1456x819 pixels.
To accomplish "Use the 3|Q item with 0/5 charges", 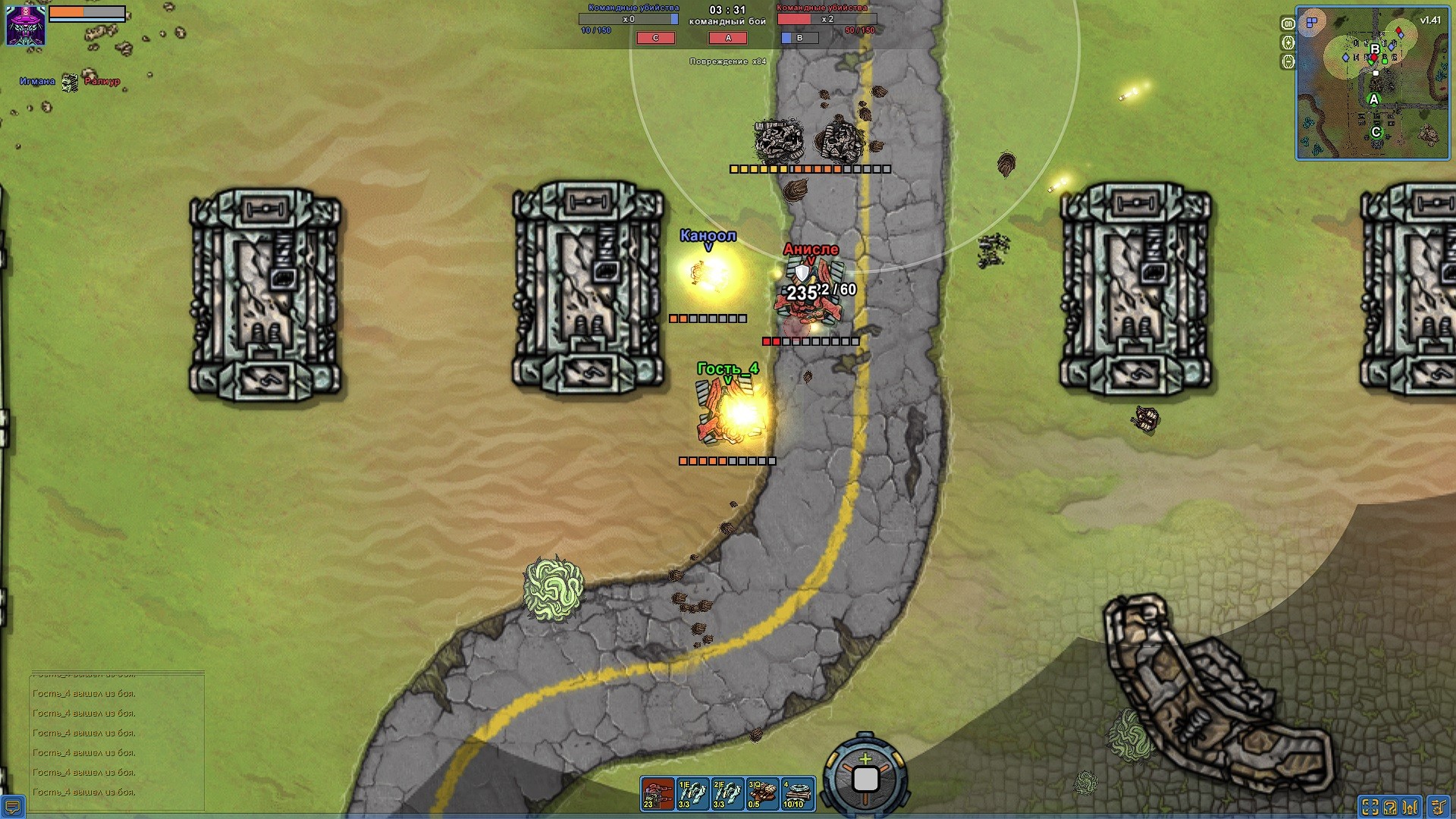I will point(762,793).
